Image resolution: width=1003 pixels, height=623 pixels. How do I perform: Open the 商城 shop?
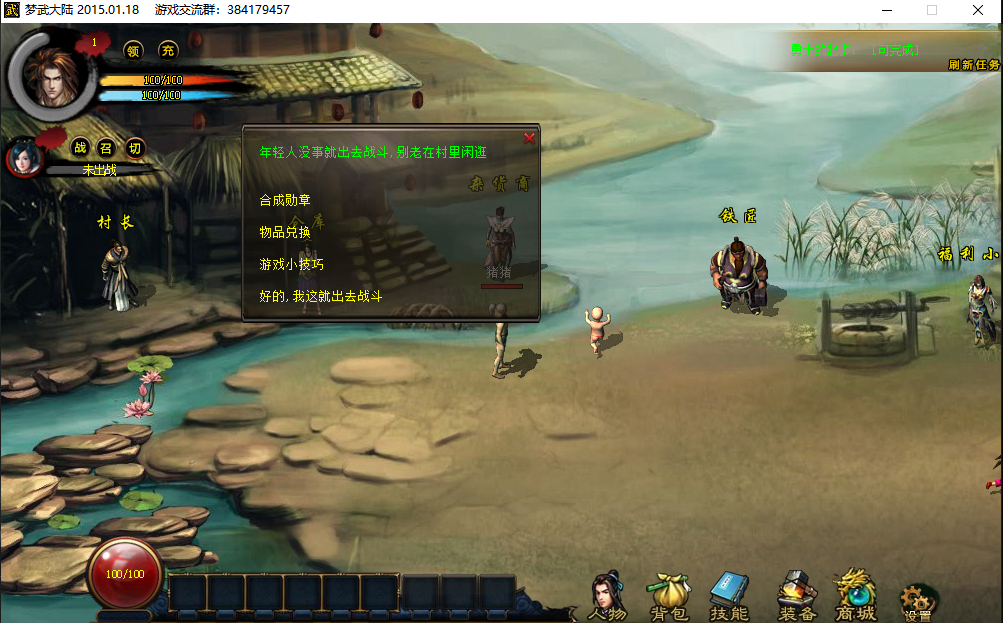point(856,597)
